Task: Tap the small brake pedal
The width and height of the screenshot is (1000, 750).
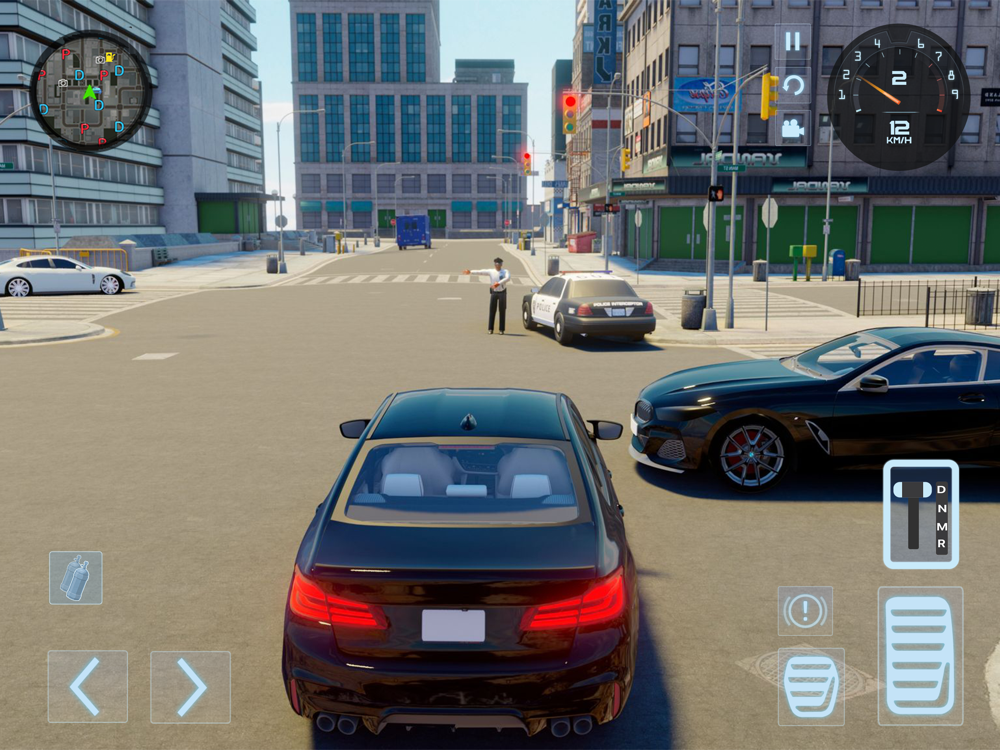Action: tap(811, 686)
